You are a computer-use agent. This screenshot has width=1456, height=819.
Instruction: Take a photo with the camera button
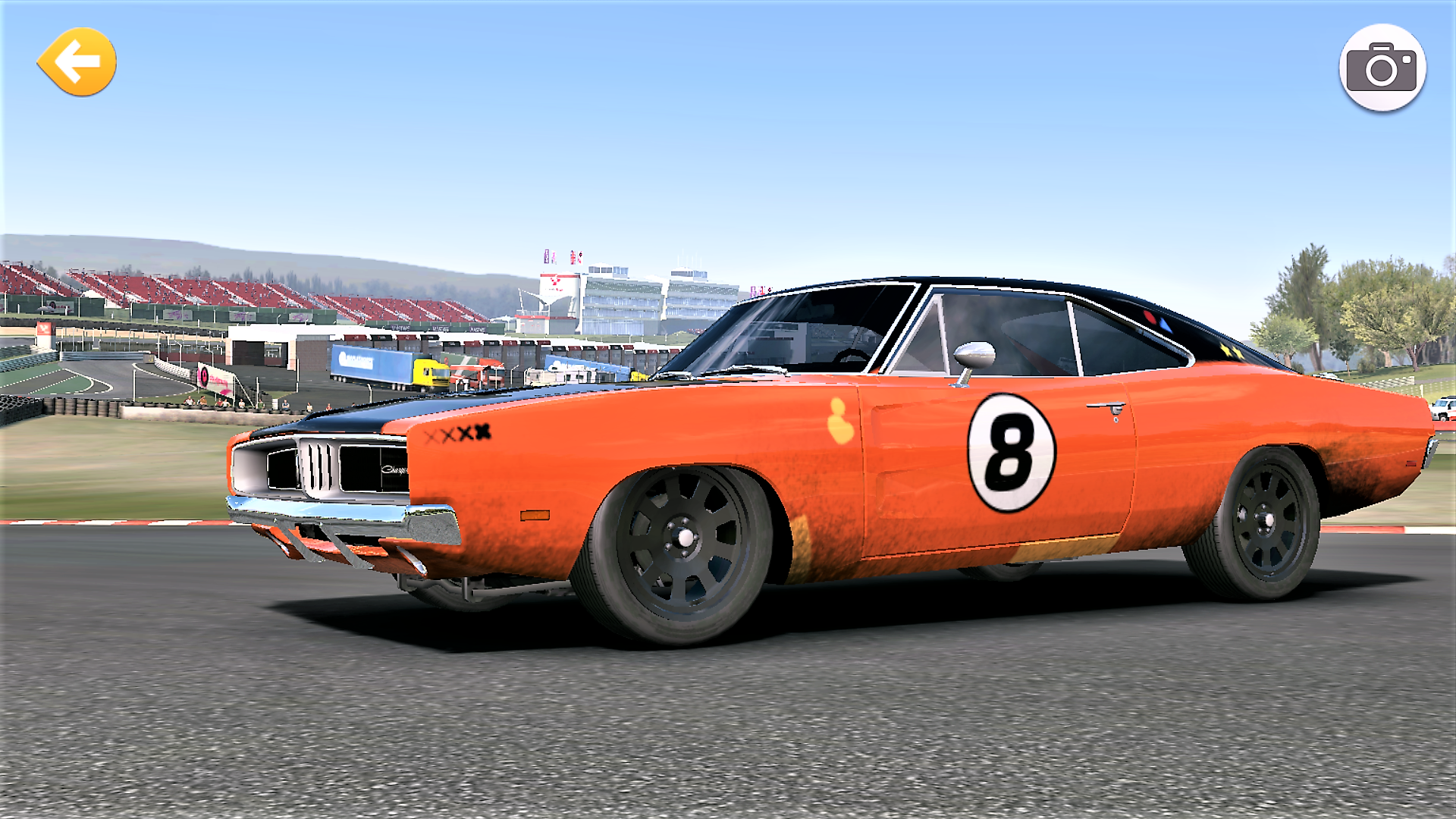(x=1382, y=68)
